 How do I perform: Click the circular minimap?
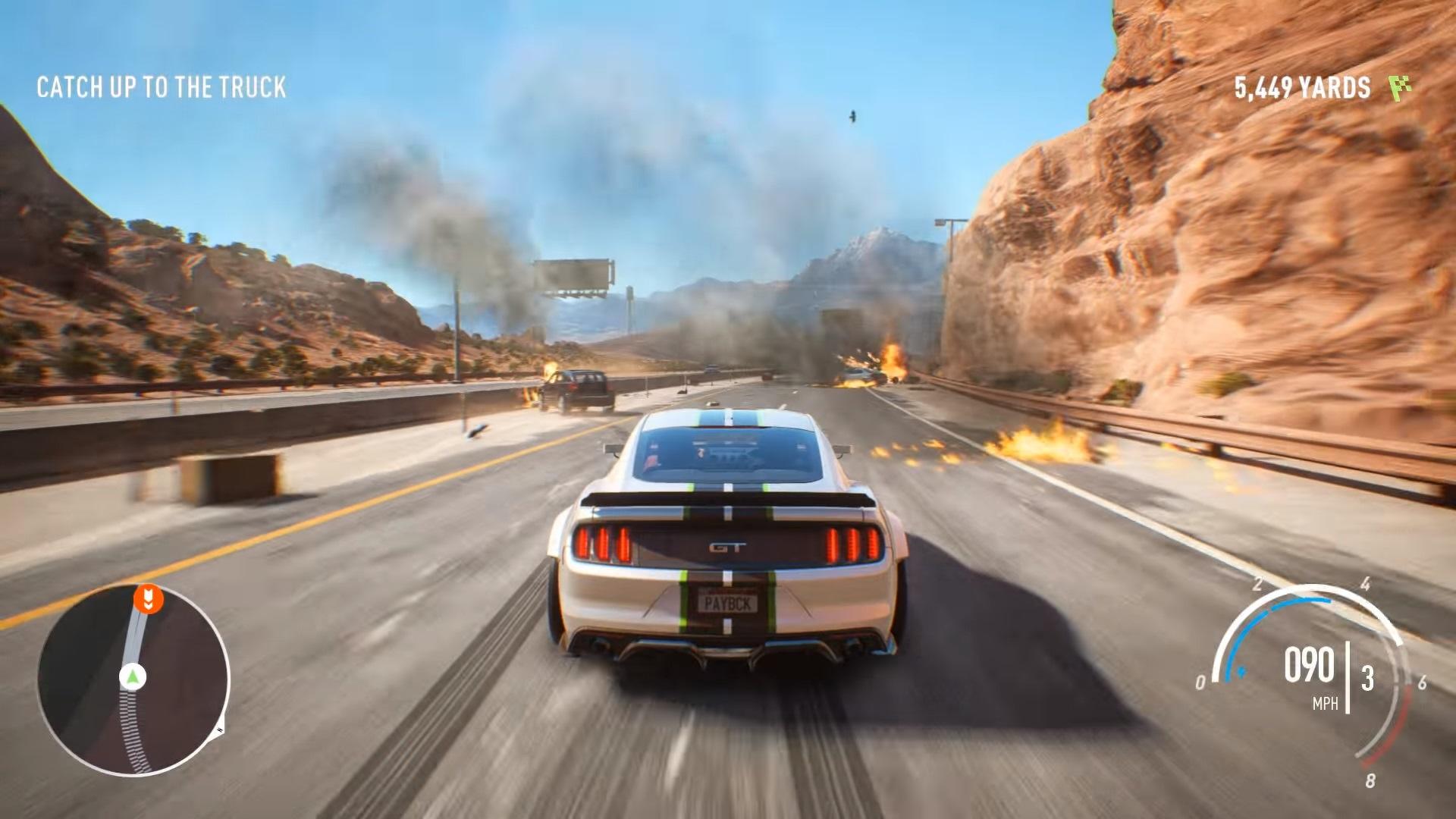click(x=133, y=680)
